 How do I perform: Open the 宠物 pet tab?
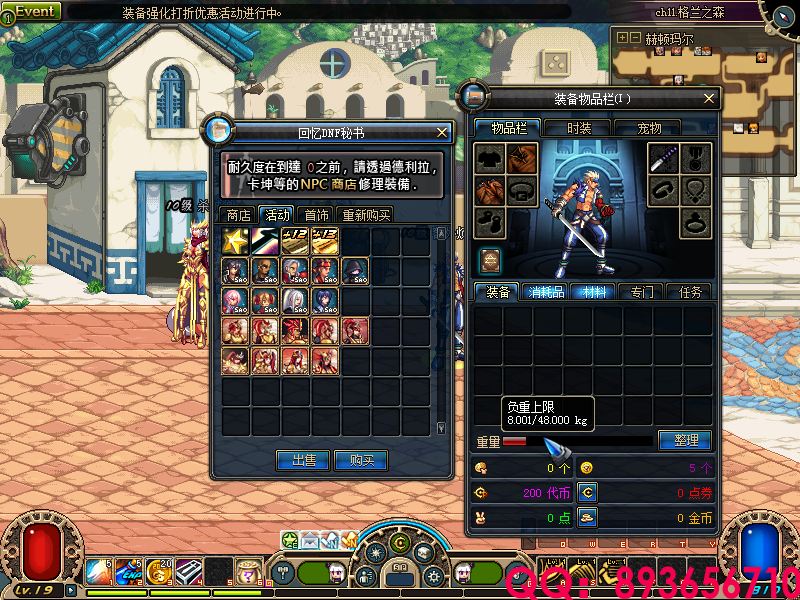click(650, 128)
